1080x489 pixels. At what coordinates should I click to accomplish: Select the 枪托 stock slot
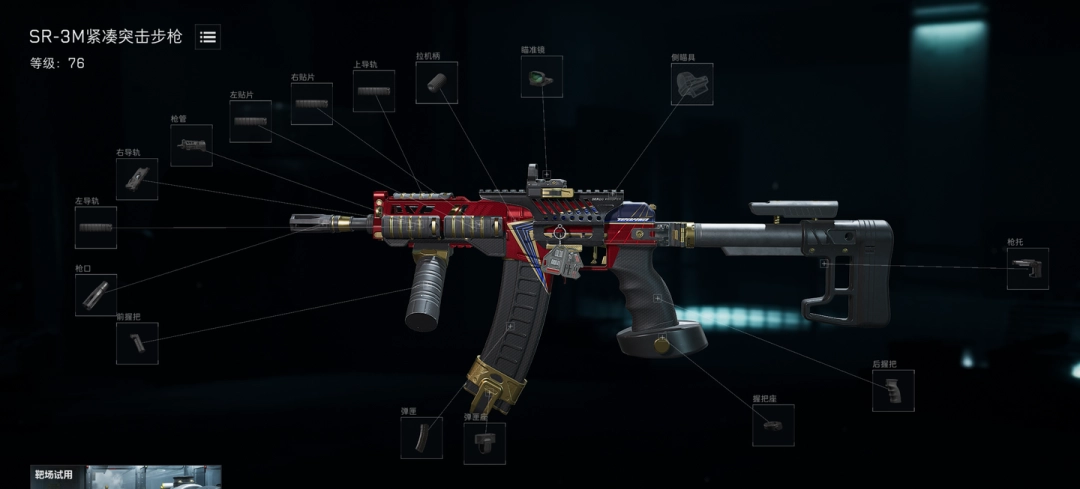pos(1027,269)
